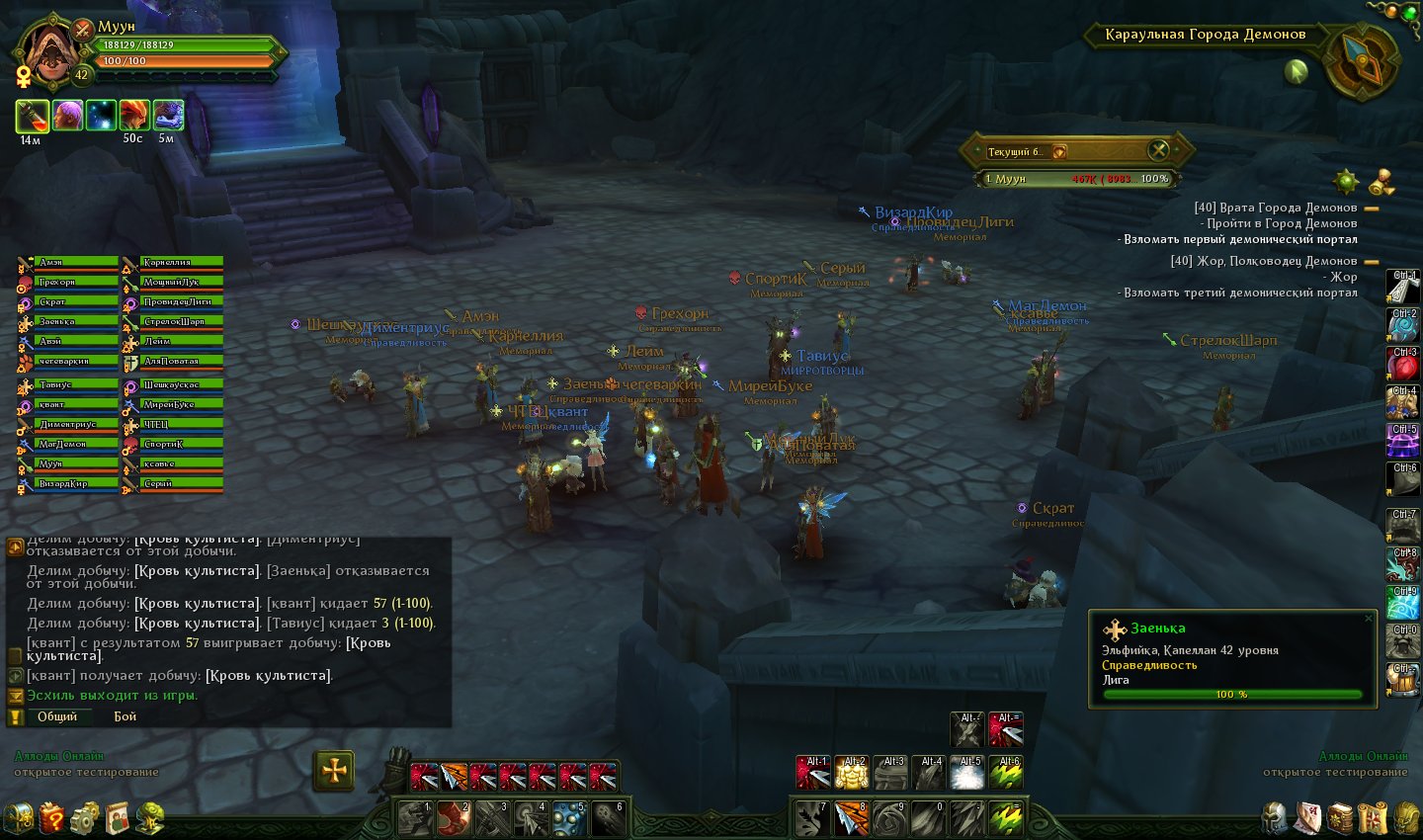The height and width of the screenshot is (840, 1423).
Task: Close the Текущий damage meter panel
Action: pos(1158,150)
